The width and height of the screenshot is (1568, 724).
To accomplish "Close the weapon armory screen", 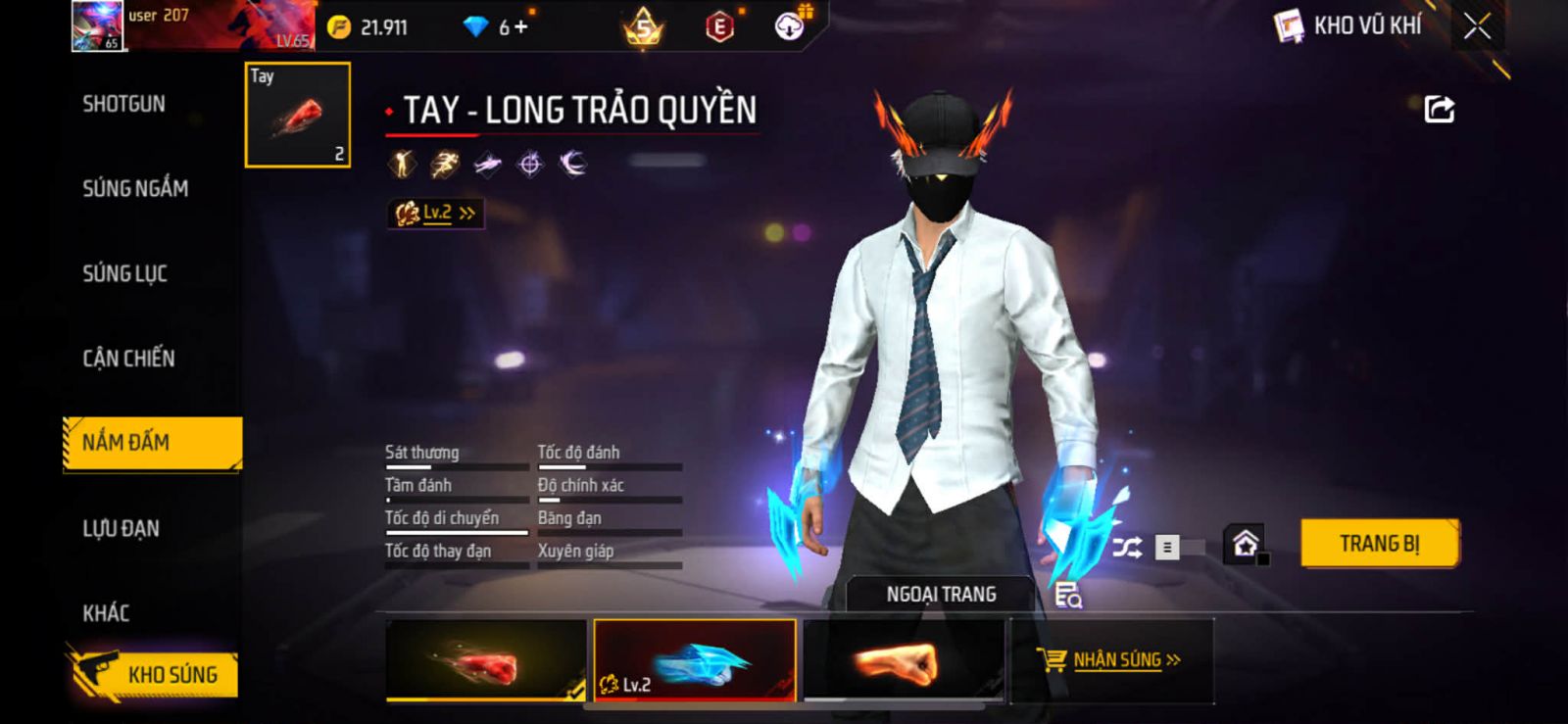I will tap(1477, 26).
